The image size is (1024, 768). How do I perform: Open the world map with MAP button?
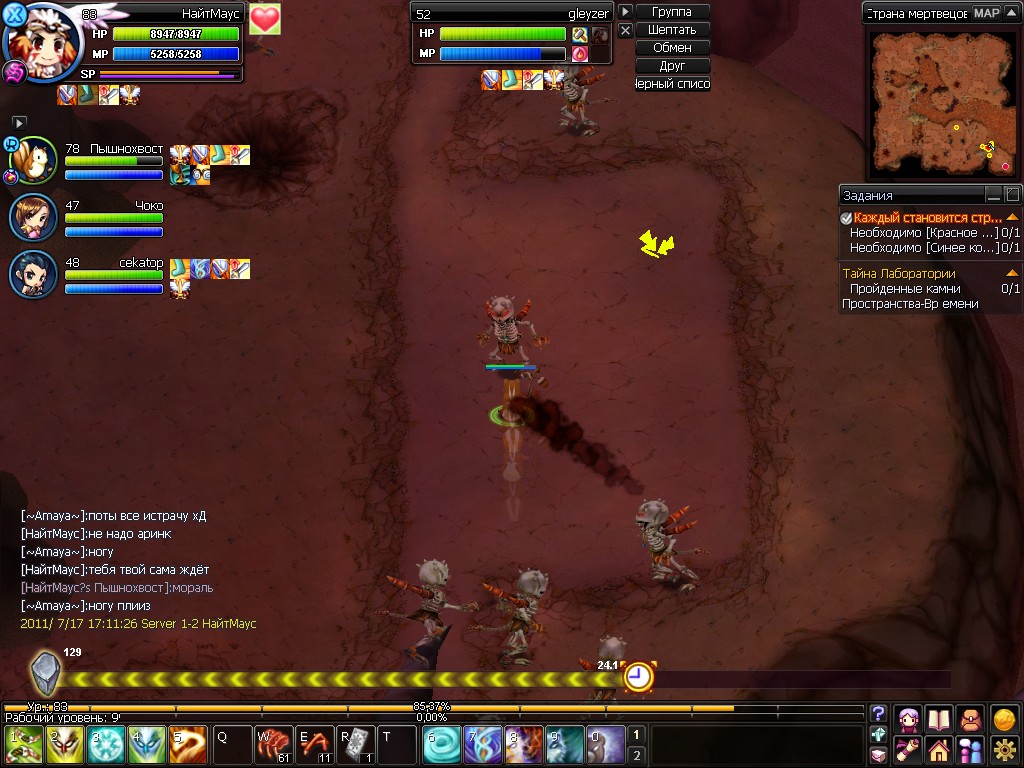tap(987, 13)
